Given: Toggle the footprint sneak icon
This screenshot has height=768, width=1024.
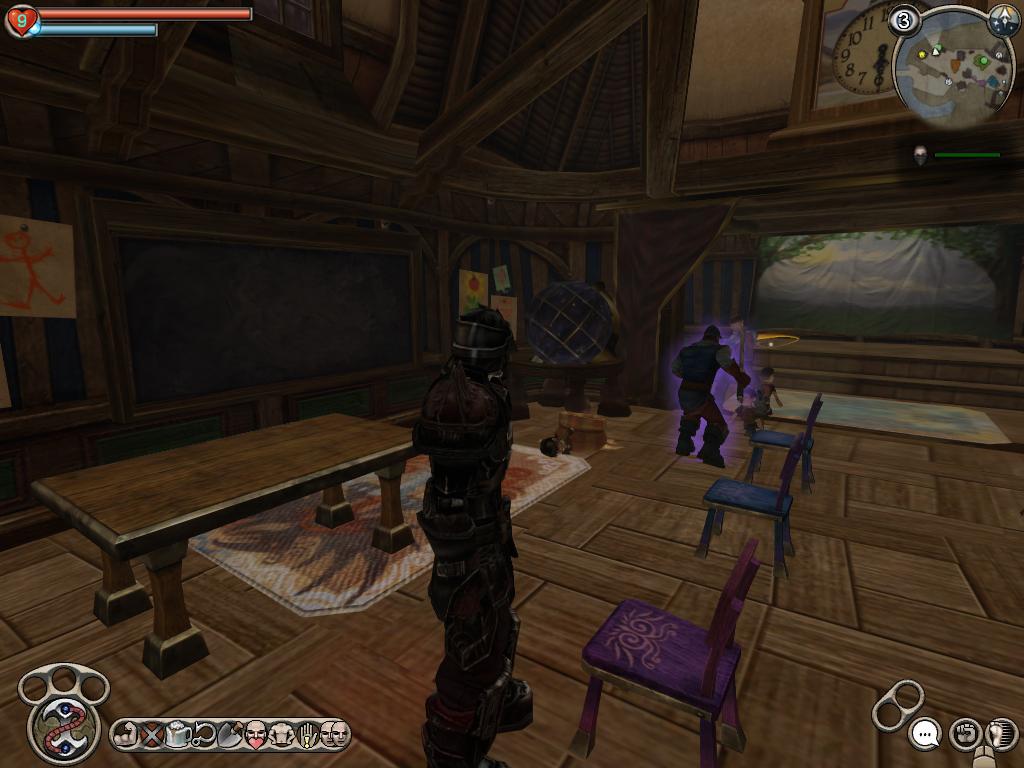Looking at the screenshot, I should (999, 734).
